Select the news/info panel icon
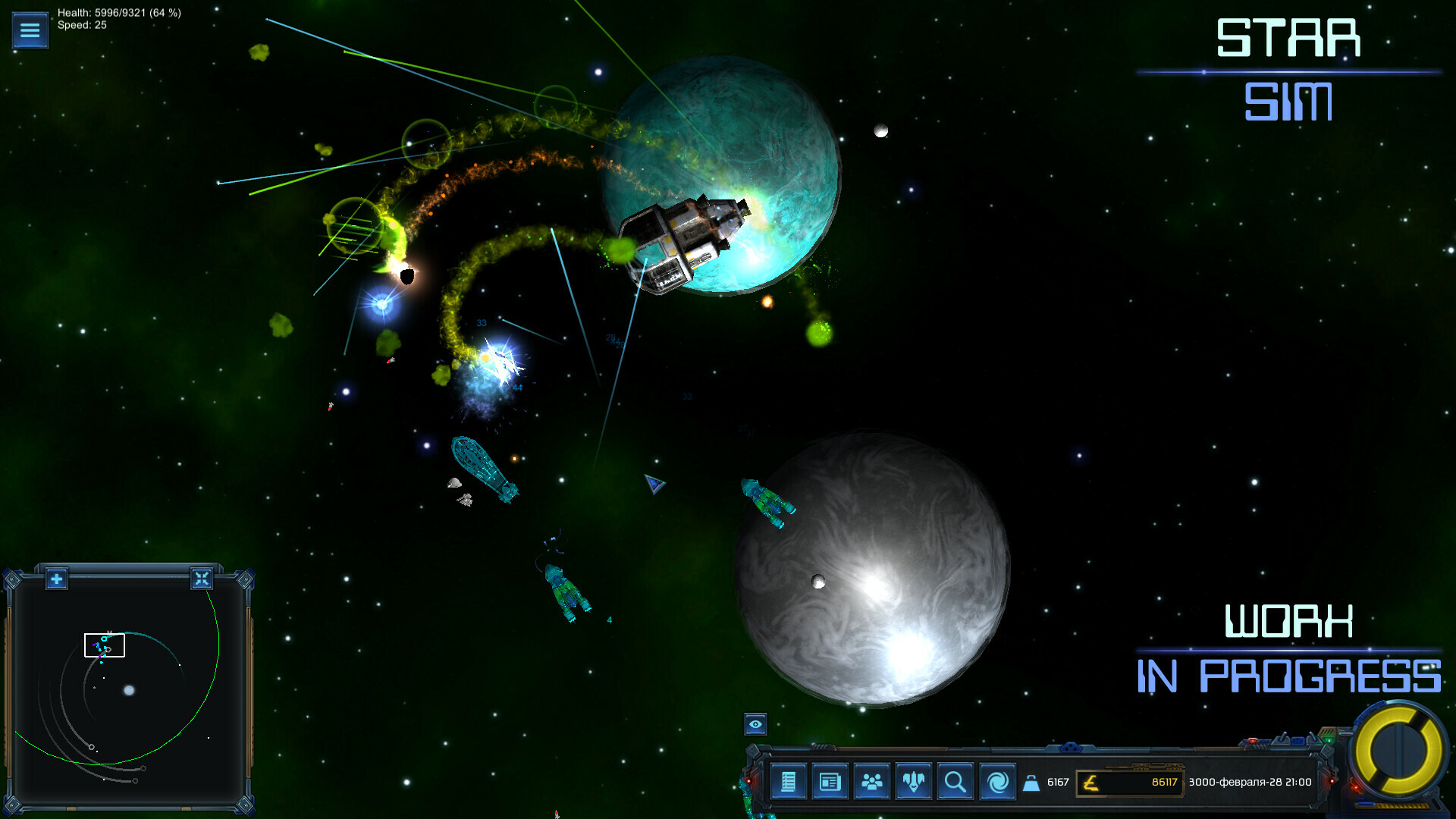1456x819 pixels. (x=831, y=781)
